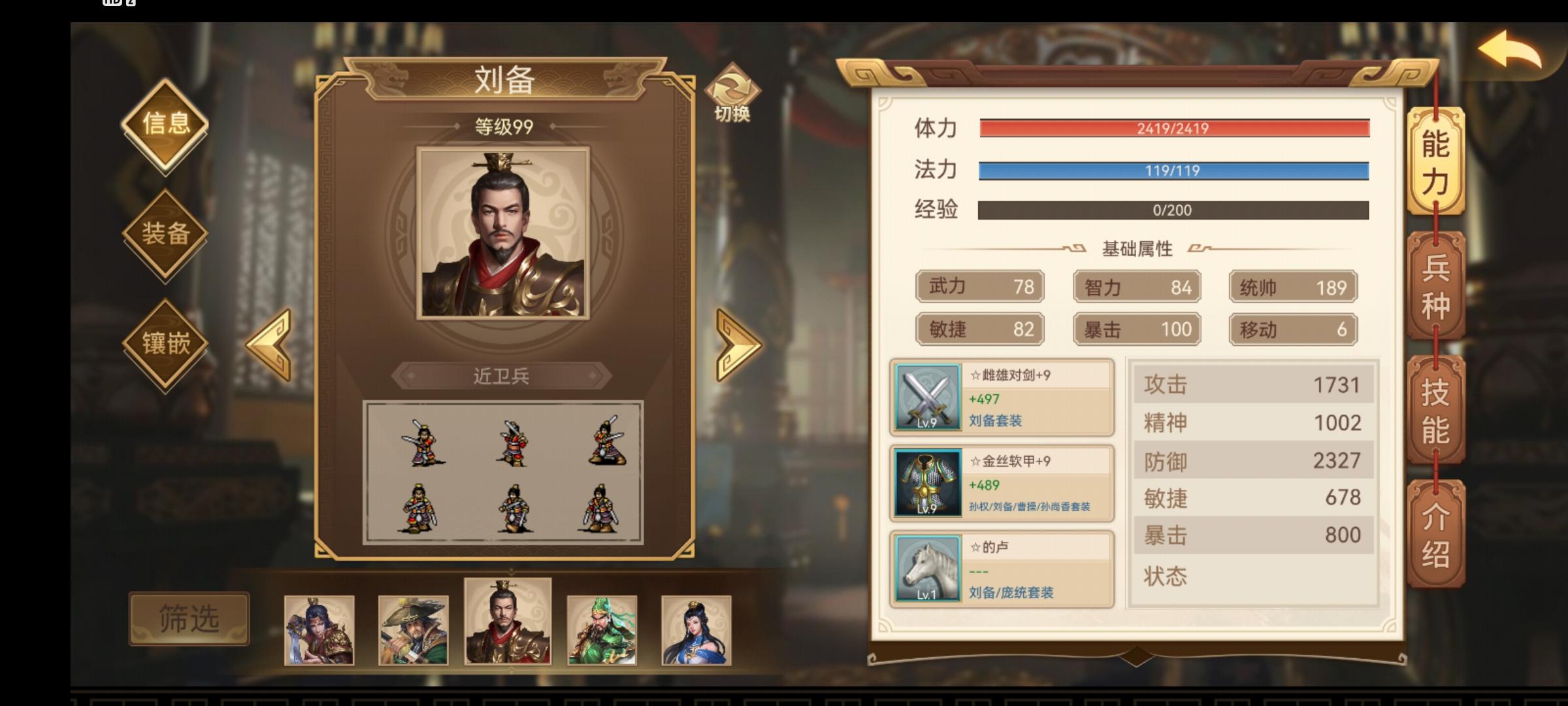The width and height of the screenshot is (1568, 706).
Task: Open the 技能 skills tab
Action: 1435,410
